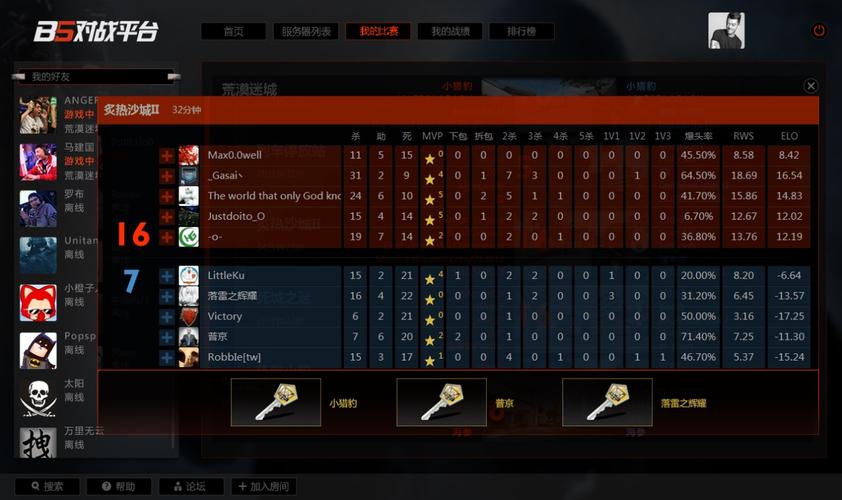Open the profile avatar at top right
The width and height of the screenshot is (842, 500).
point(726,30)
